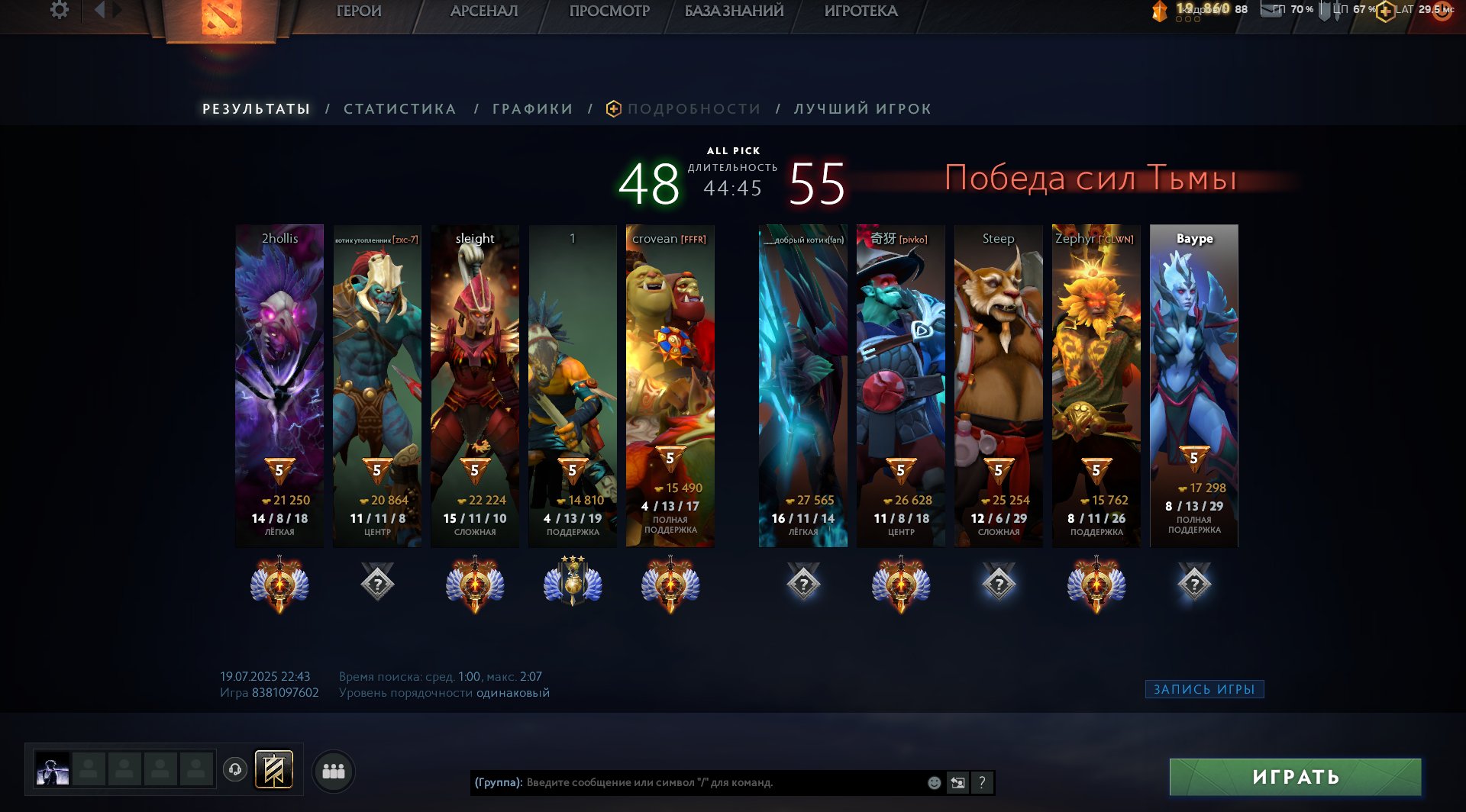Open the emoji picker in the chat bar
The image size is (1466, 812).
click(933, 782)
